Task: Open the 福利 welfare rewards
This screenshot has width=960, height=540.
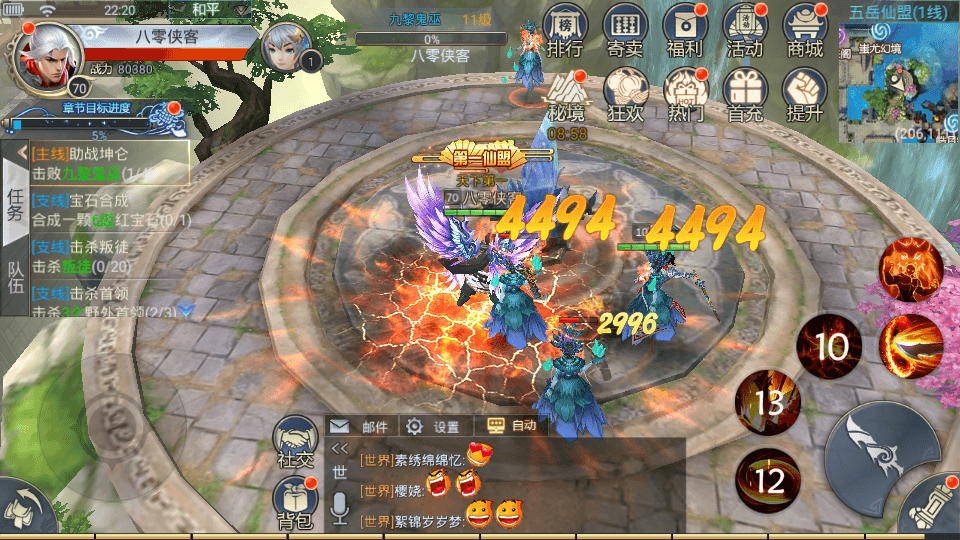Action: click(x=684, y=31)
